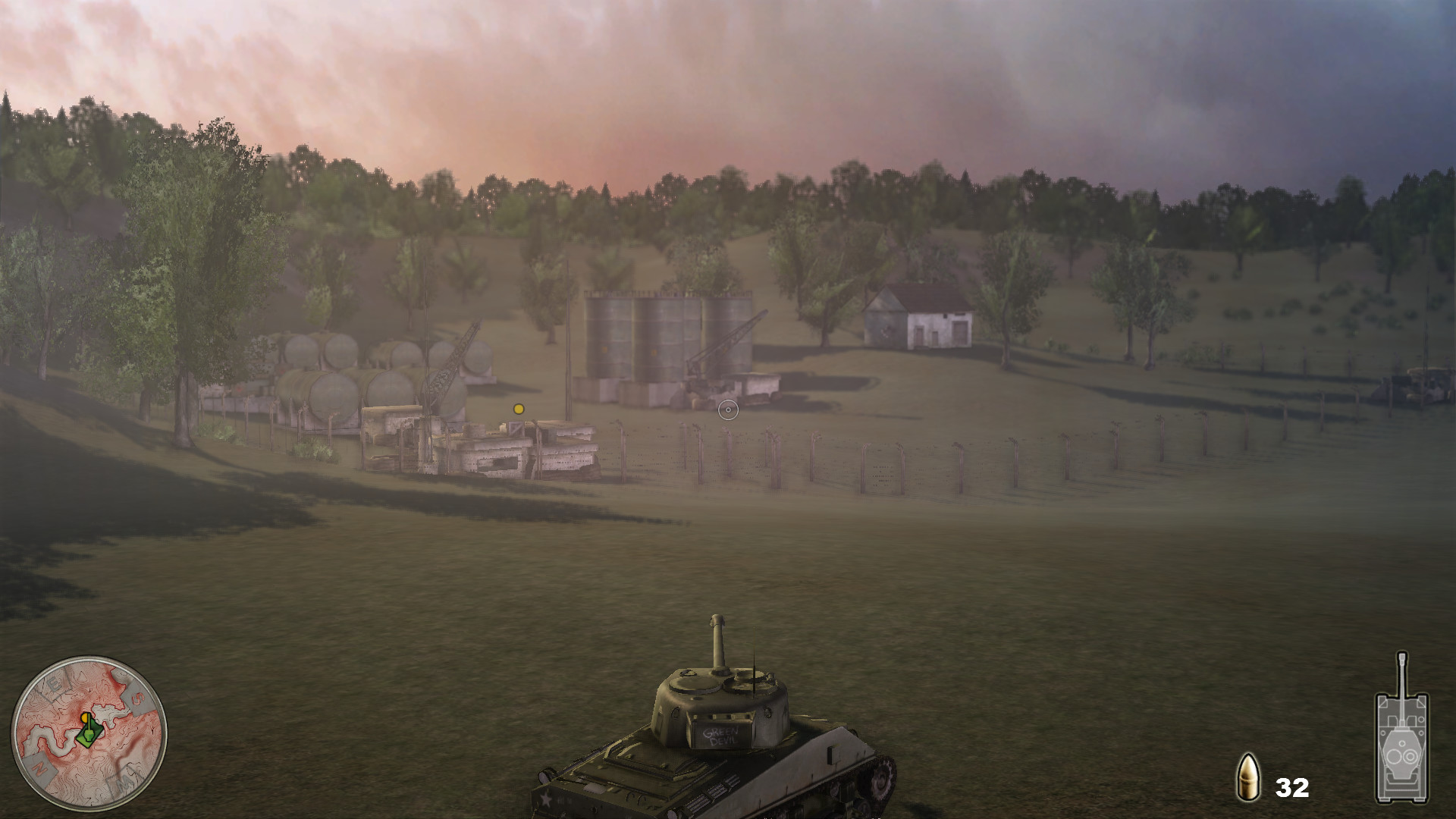The height and width of the screenshot is (819, 1456).
Task: Click the yellow objective dot on the minimap
Action: 85,718
